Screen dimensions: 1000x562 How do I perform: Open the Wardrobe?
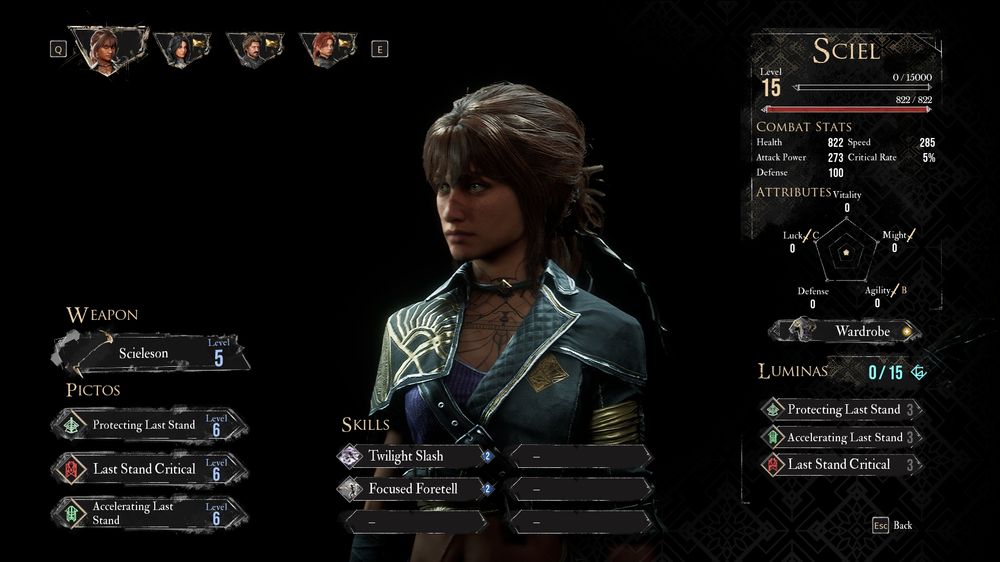[x=845, y=330]
